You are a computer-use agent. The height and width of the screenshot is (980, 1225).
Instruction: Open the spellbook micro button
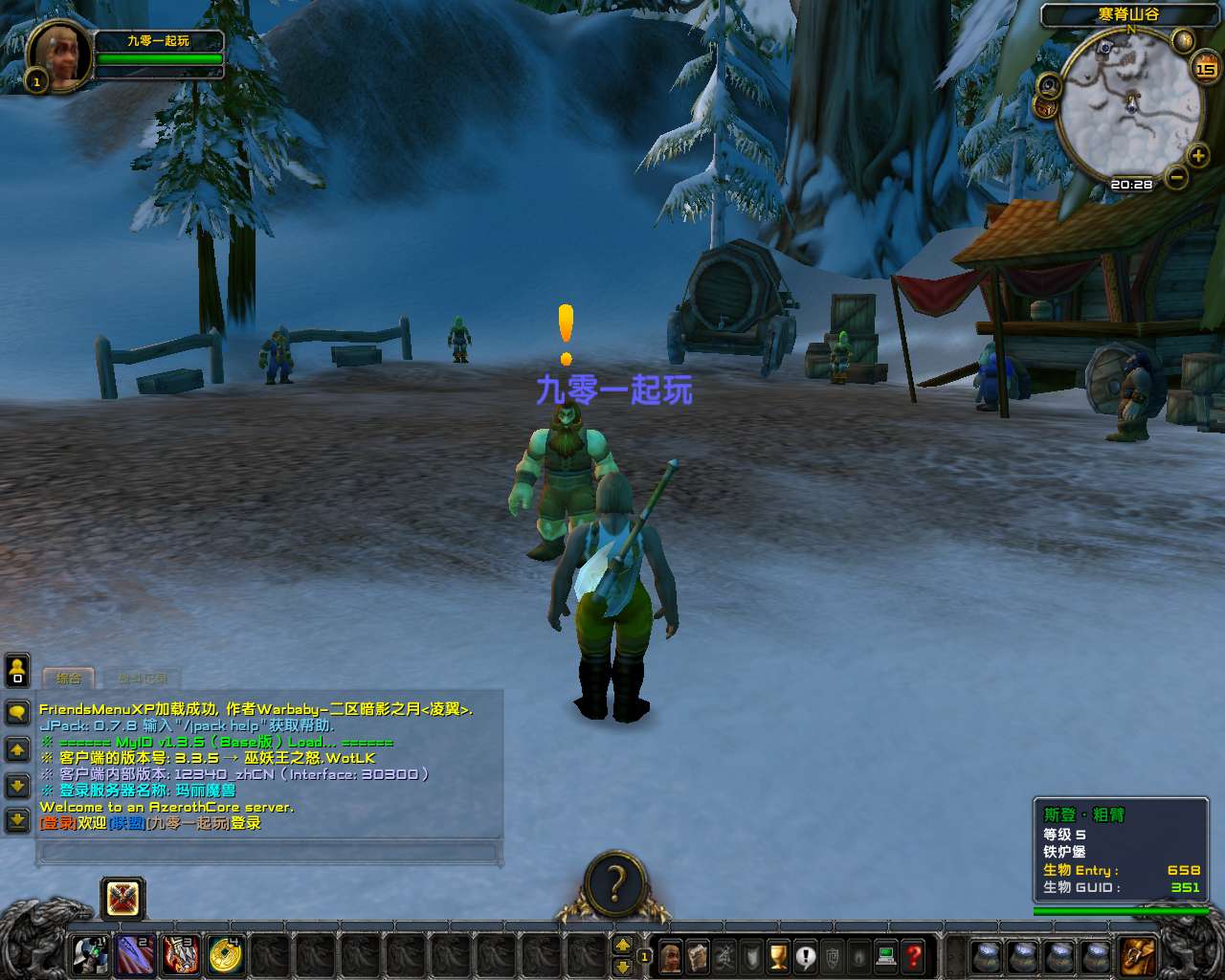[x=698, y=956]
